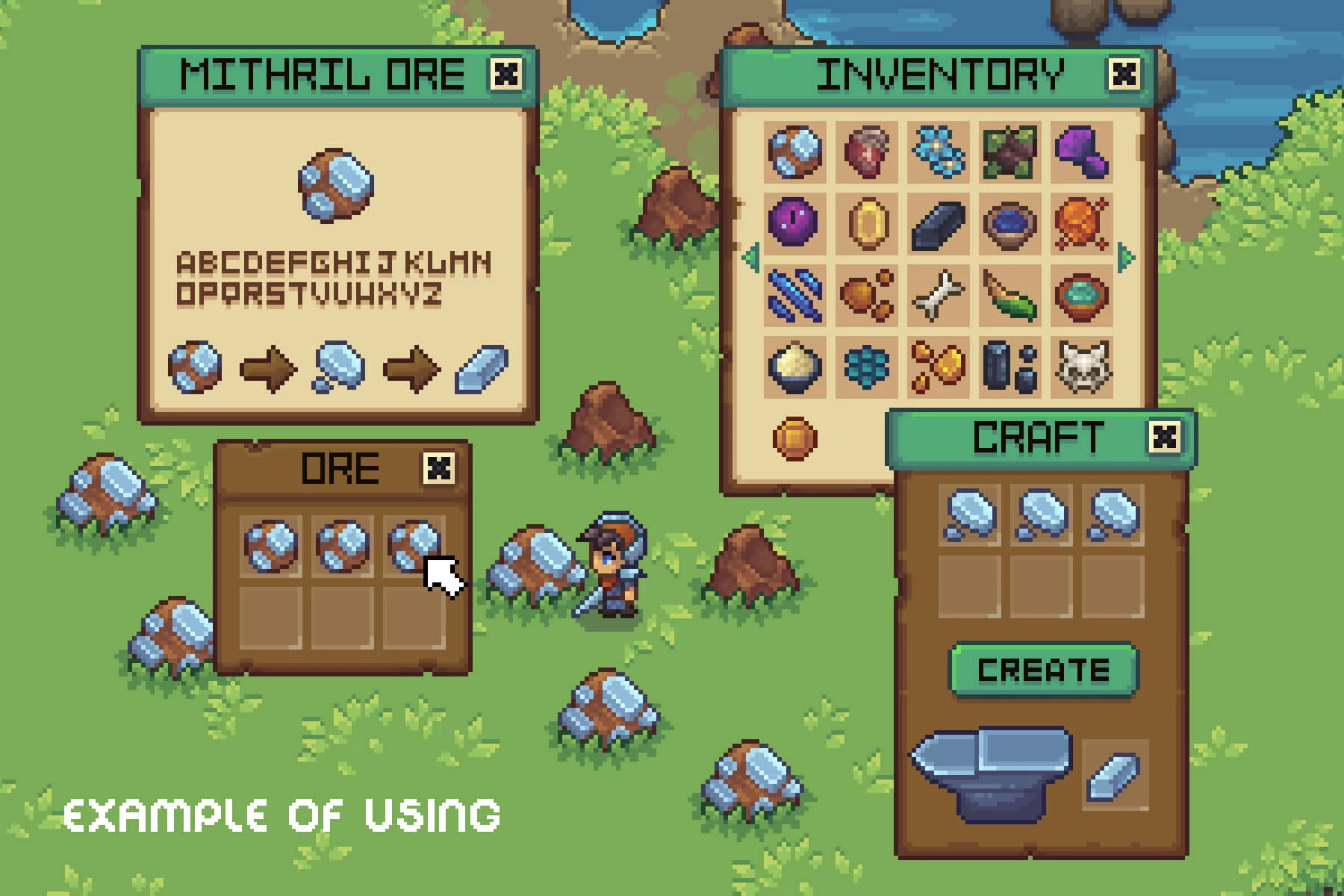Close the Craft window
Image resolution: width=1344 pixels, height=896 pixels.
click(x=1165, y=438)
